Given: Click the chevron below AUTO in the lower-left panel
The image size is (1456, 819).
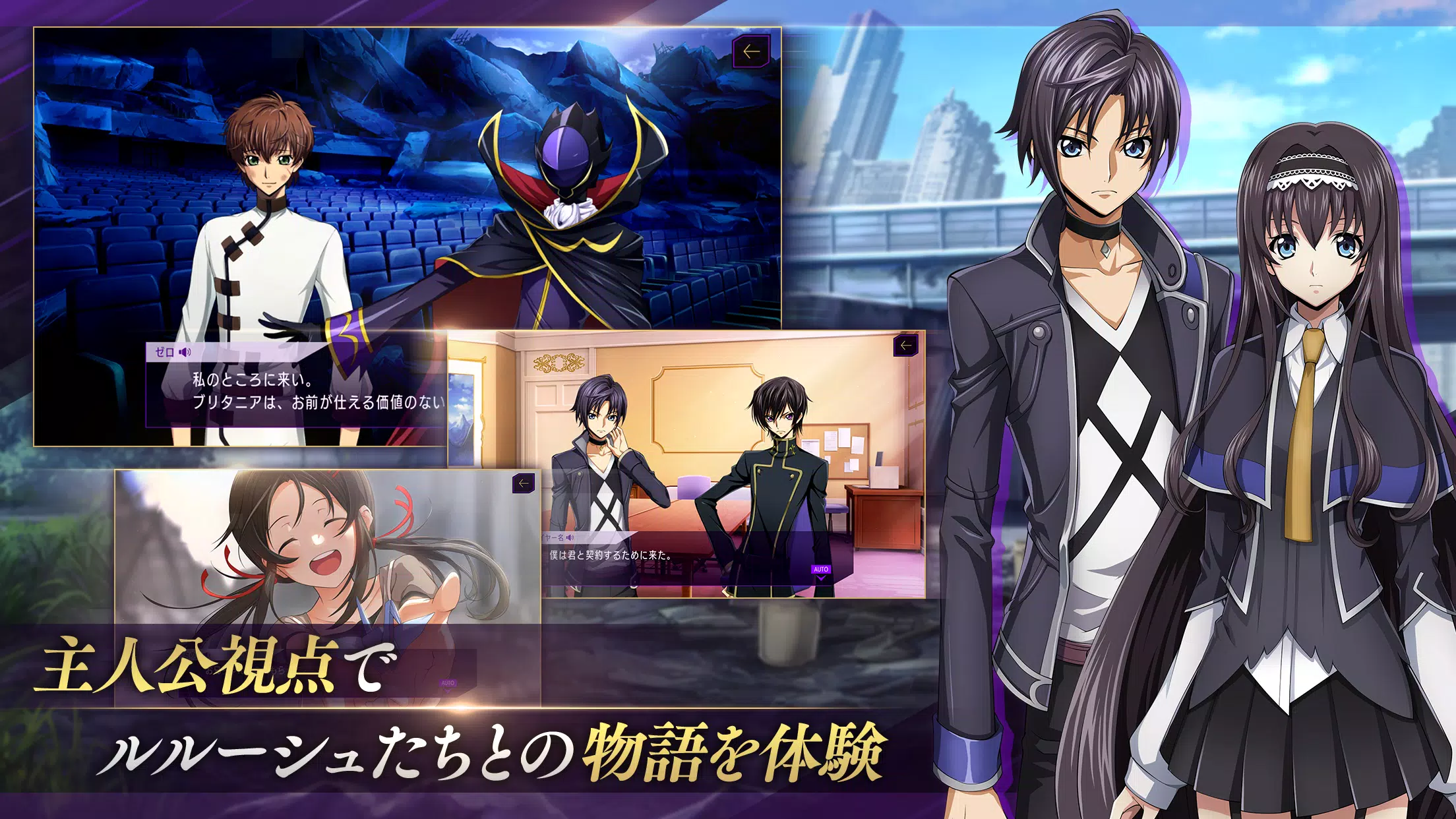Looking at the screenshot, I should point(447,691).
